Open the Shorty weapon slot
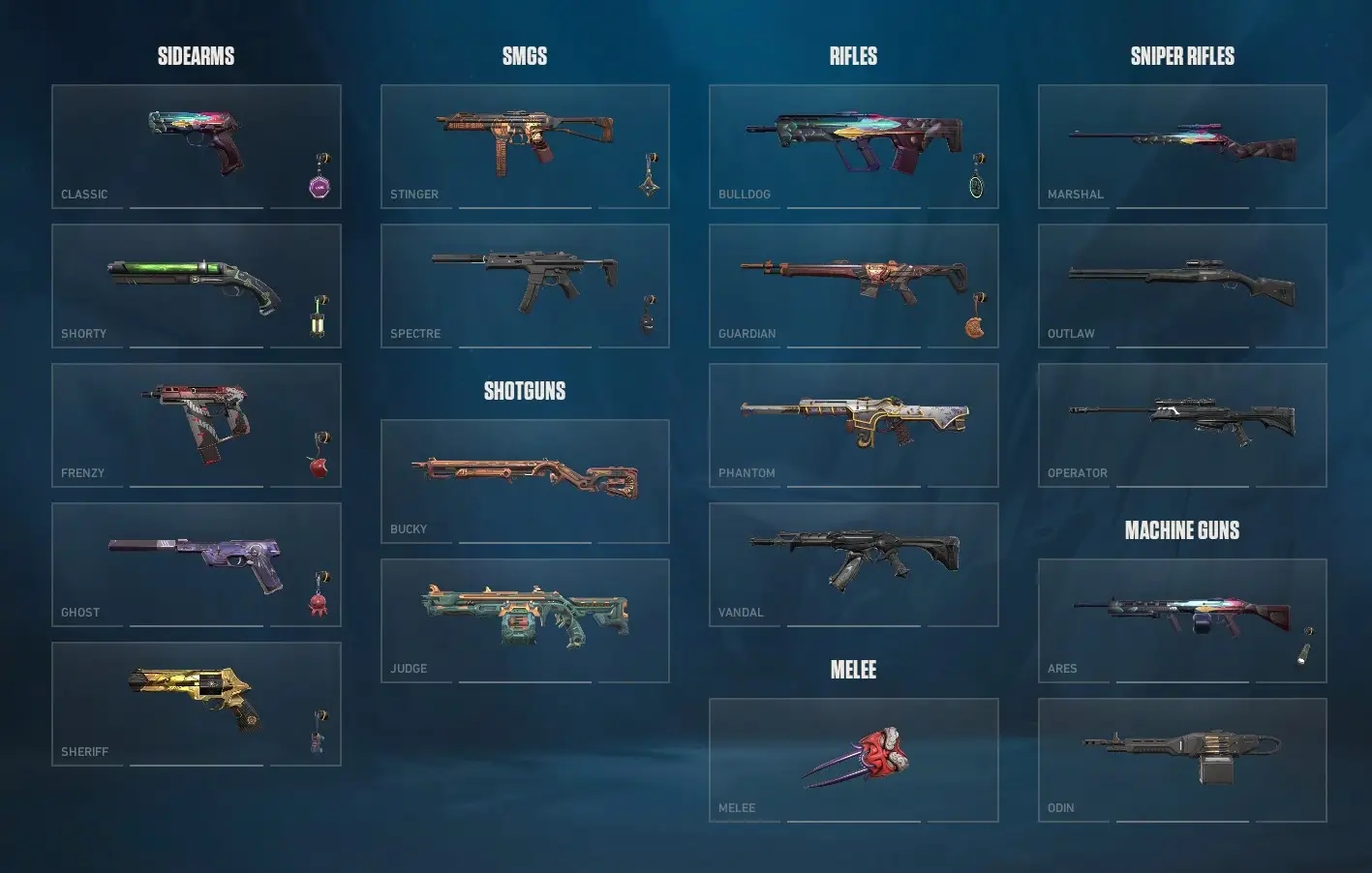This screenshot has height=873, width=1372. (x=196, y=285)
